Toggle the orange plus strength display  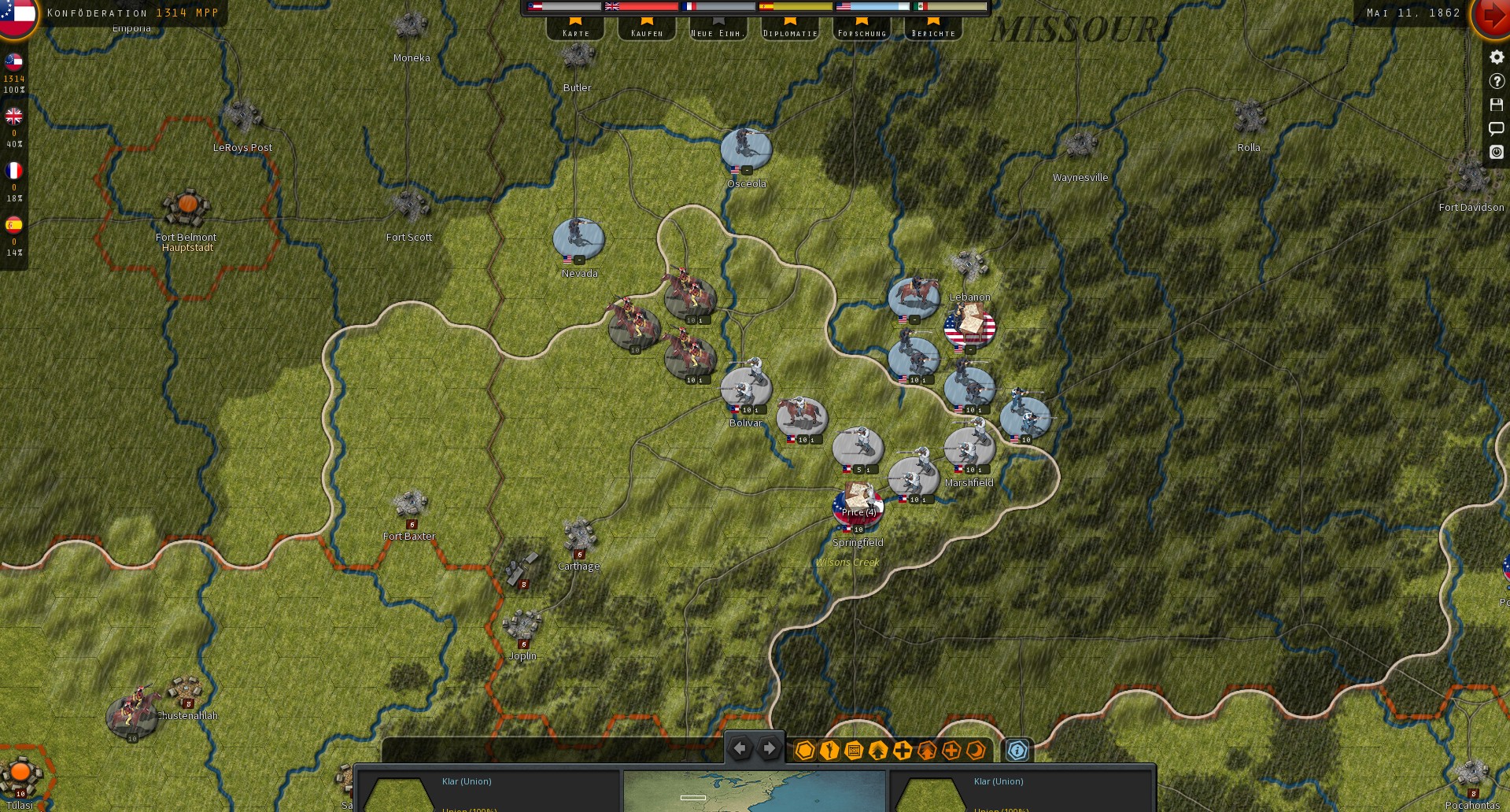coord(951,750)
